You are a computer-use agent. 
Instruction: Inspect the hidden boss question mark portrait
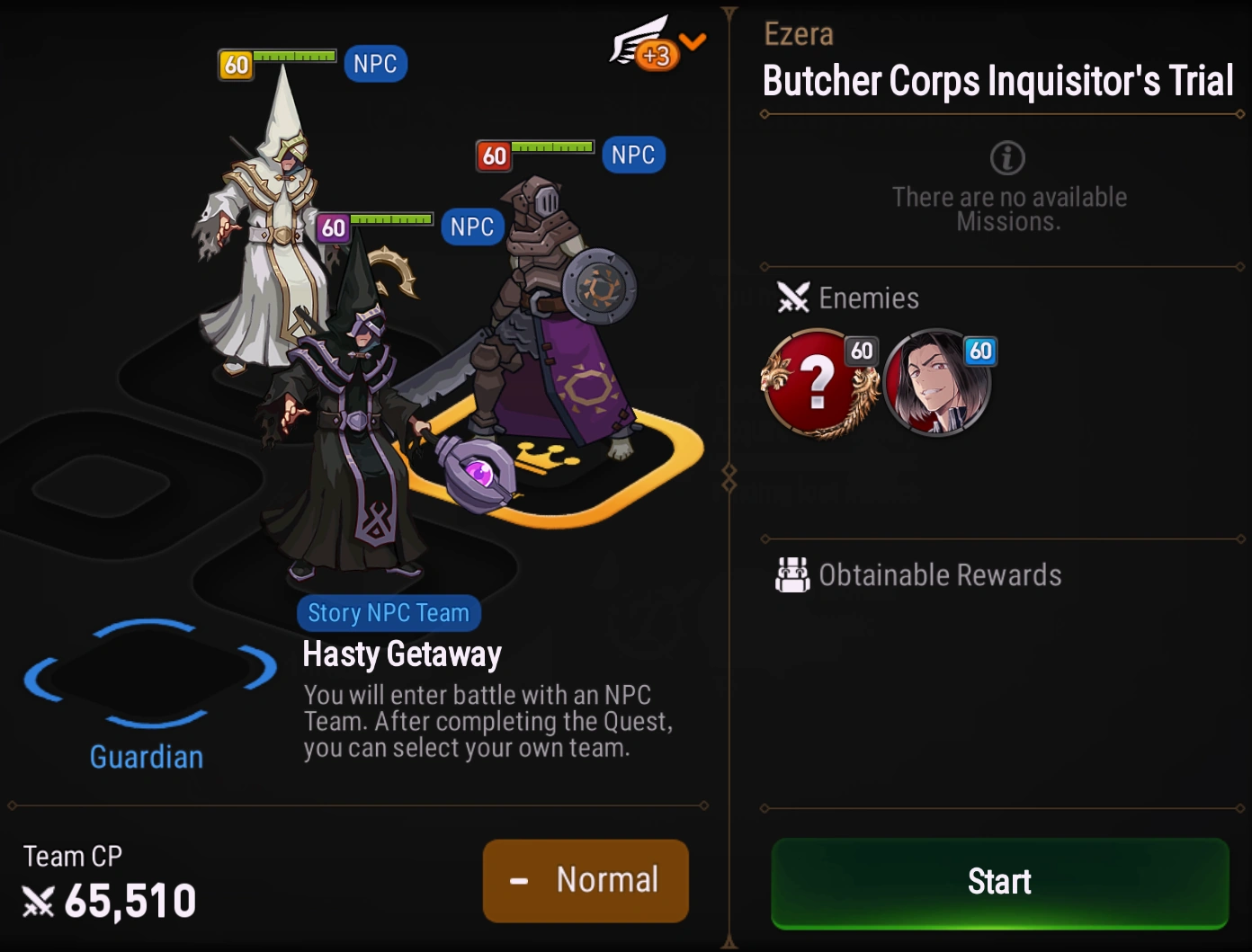coord(818,385)
